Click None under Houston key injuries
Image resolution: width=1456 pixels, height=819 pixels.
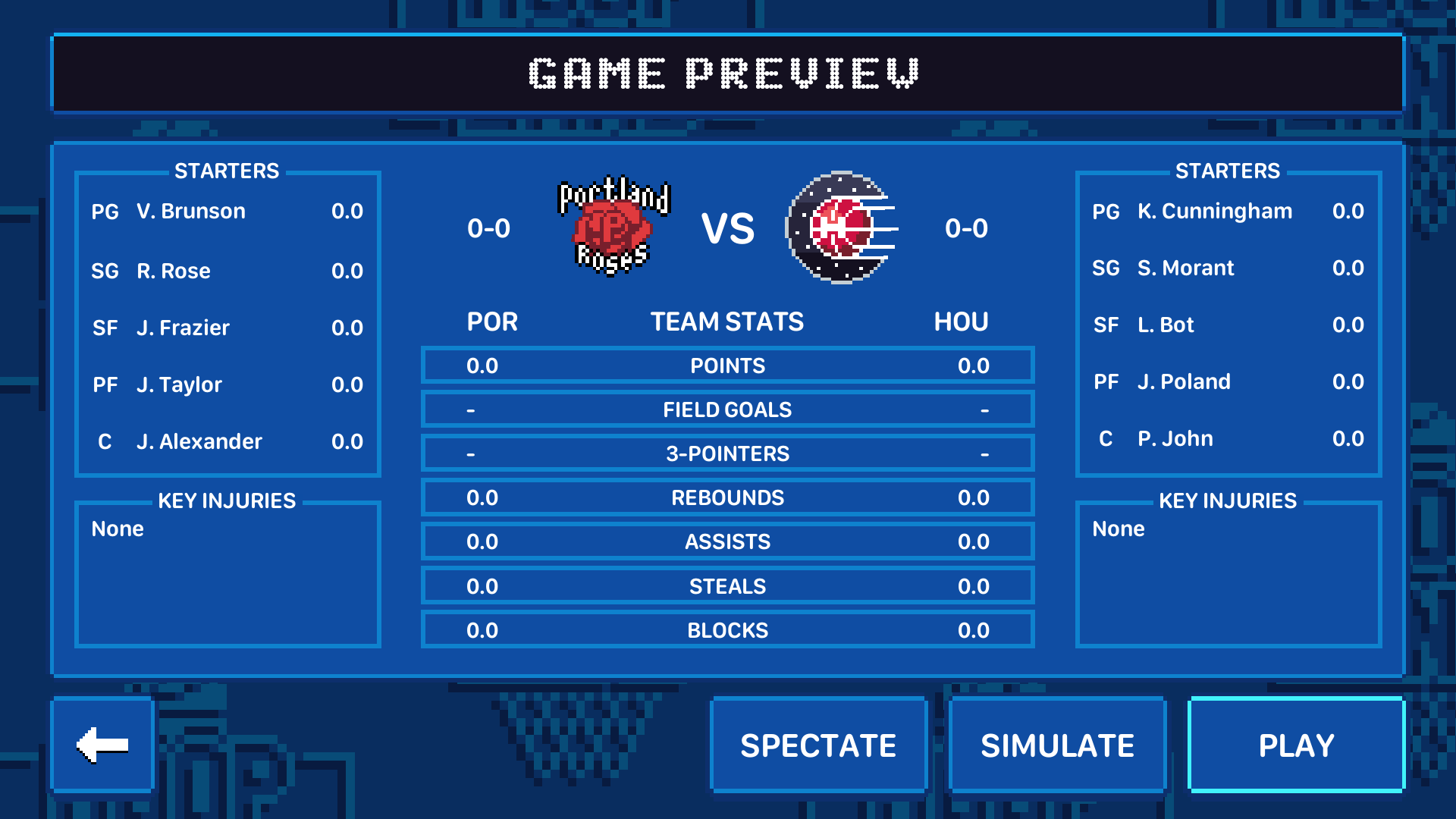tap(1118, 529)
